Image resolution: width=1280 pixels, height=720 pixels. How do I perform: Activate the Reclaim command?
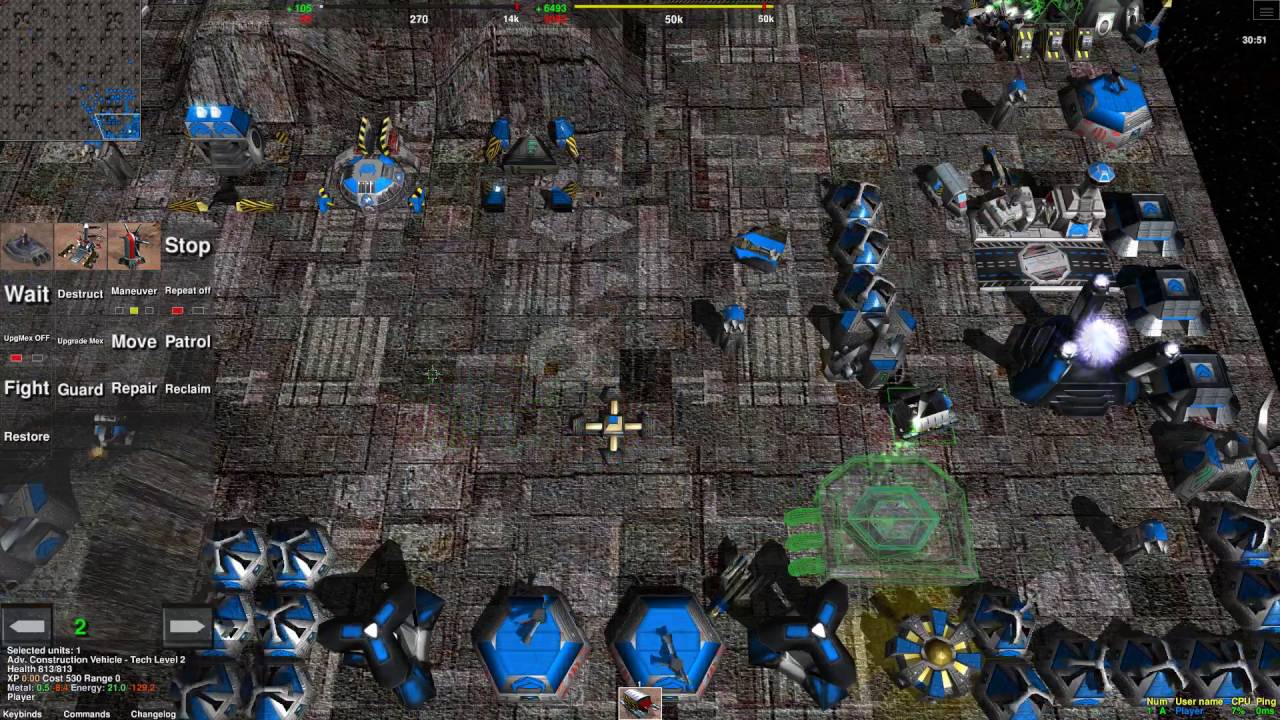[186, 389]
